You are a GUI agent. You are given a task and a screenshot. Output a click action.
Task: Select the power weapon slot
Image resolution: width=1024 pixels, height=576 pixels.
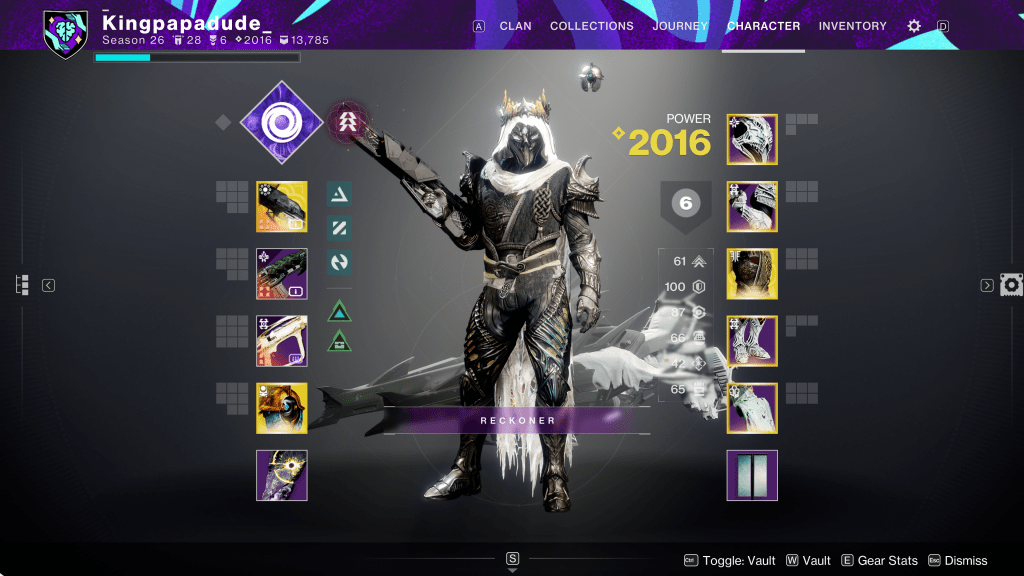click(x=282, y=341)
